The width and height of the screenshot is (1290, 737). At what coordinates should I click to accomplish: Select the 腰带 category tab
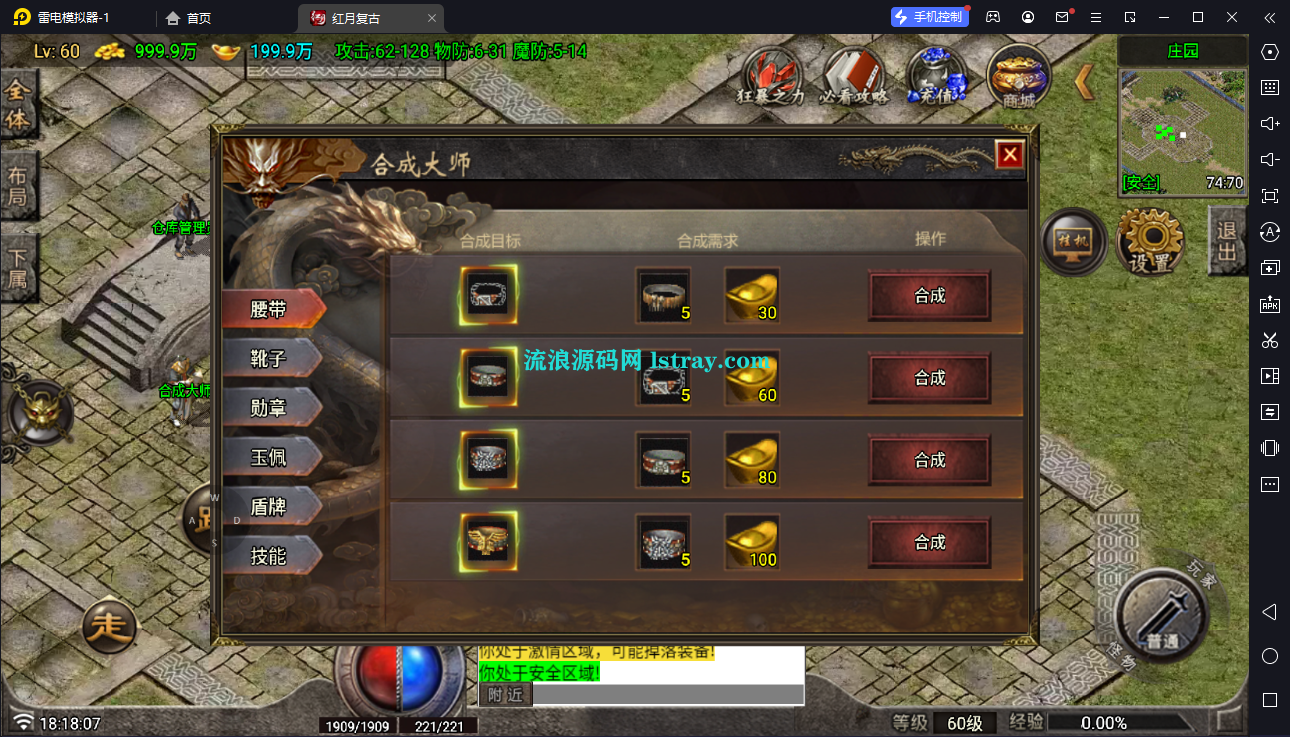point(270,310)
